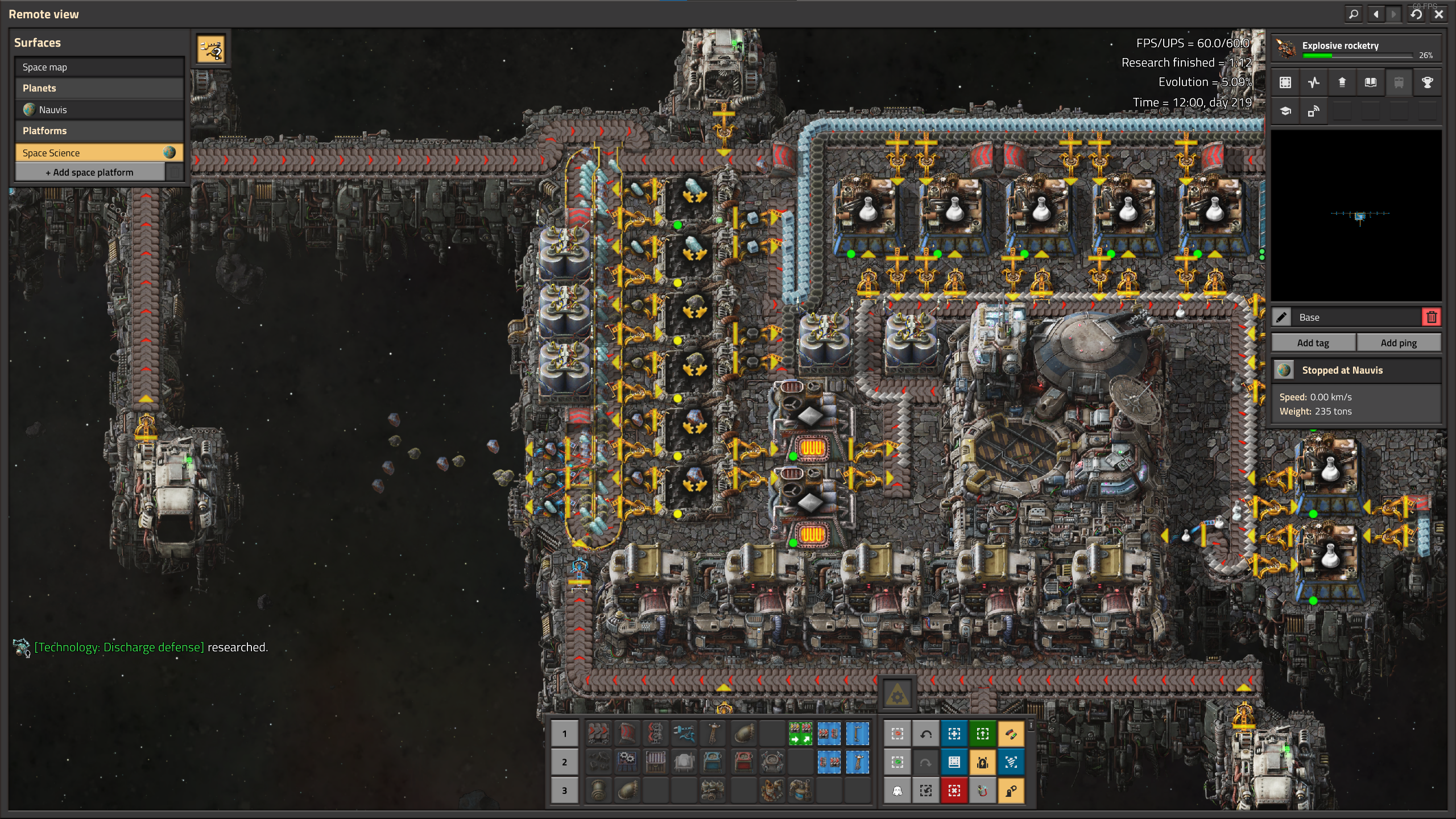
Task: Select the inserter in the hotbar
Action: 684,734
